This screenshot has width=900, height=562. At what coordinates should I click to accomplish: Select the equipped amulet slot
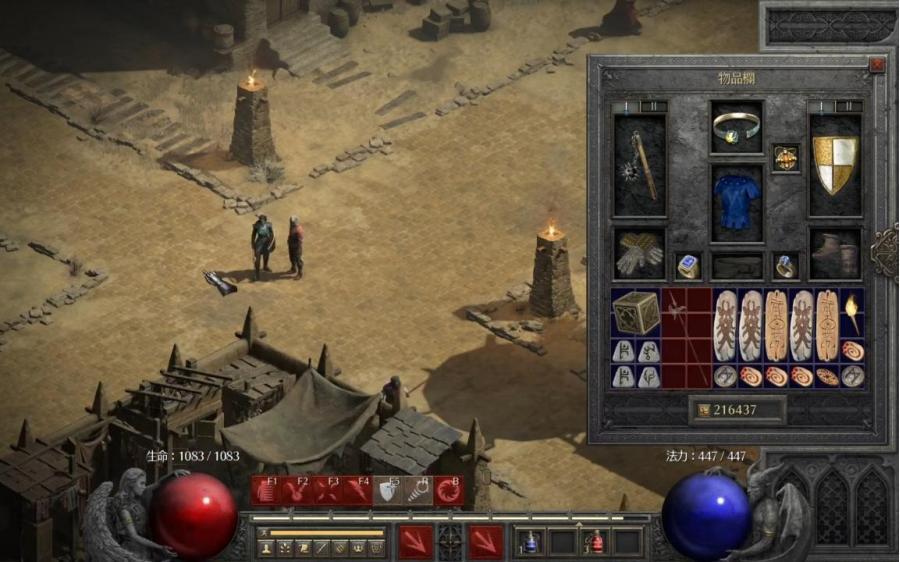[x=786, y=158]
